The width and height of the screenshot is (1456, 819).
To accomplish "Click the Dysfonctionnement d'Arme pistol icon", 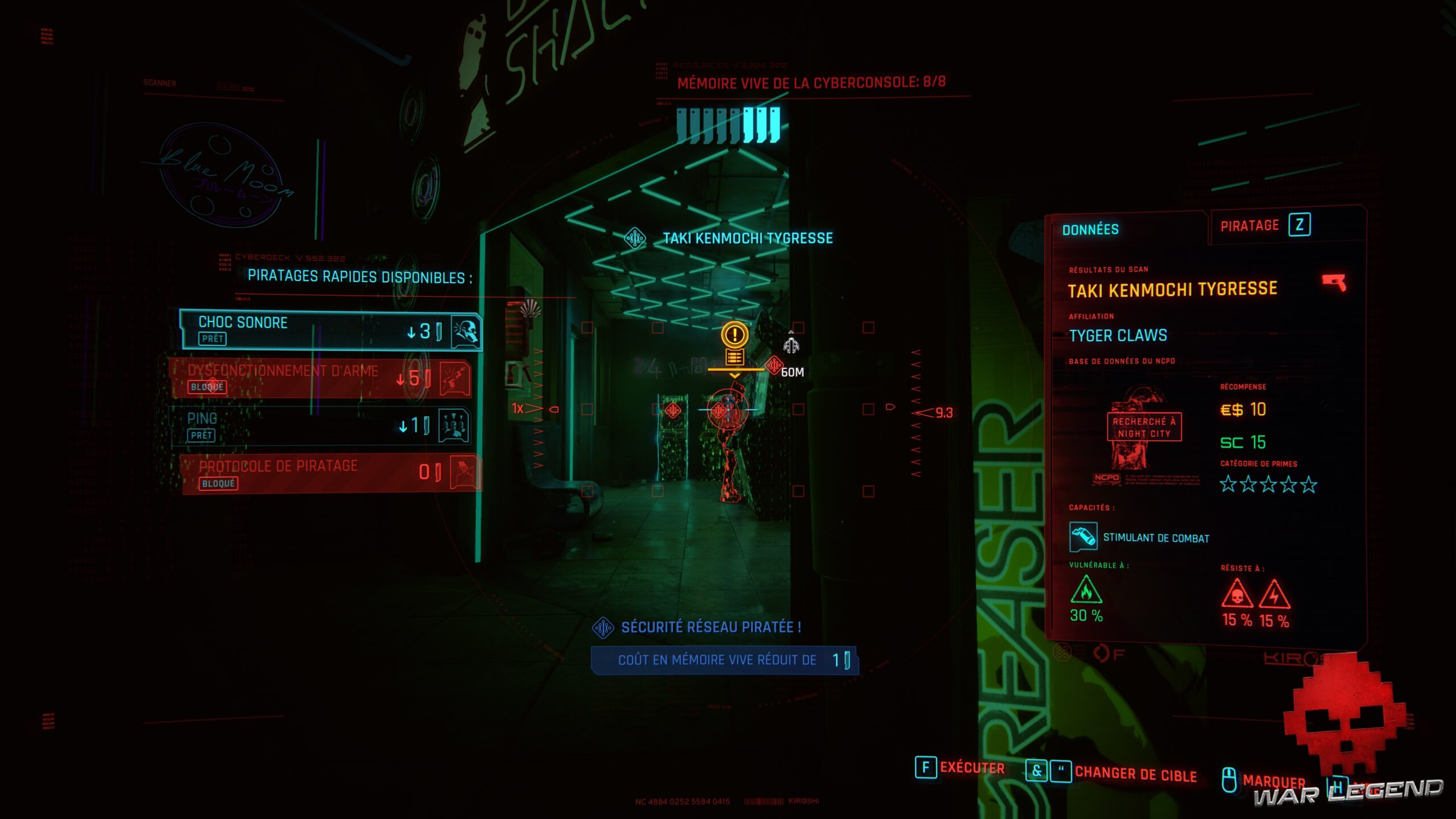I will tap(454, 378).
